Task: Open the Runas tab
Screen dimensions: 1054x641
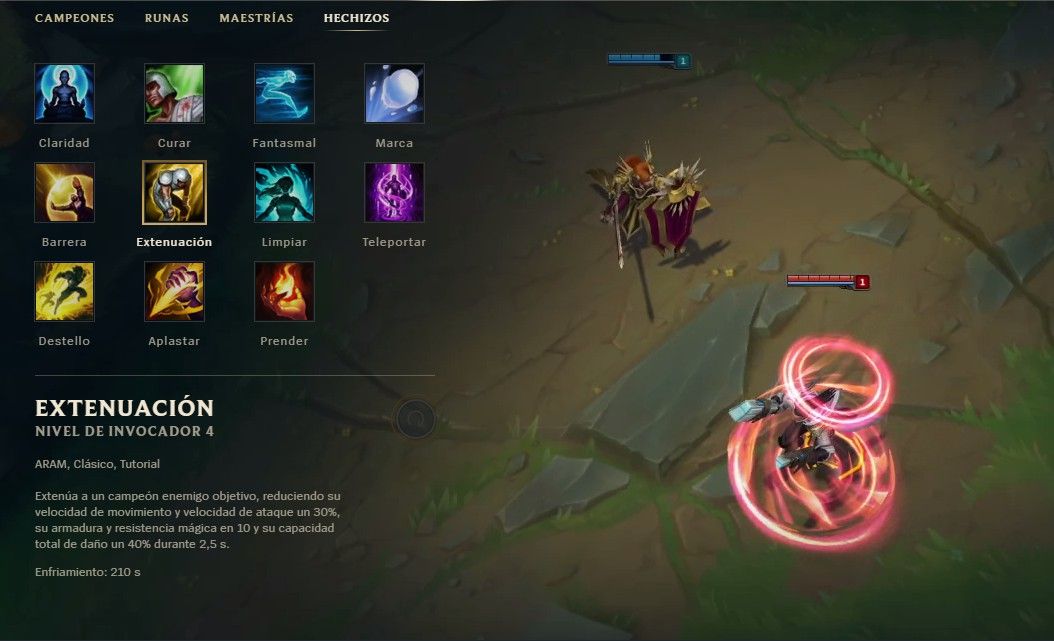Action: pyautogui.click(x=166, y=18)
